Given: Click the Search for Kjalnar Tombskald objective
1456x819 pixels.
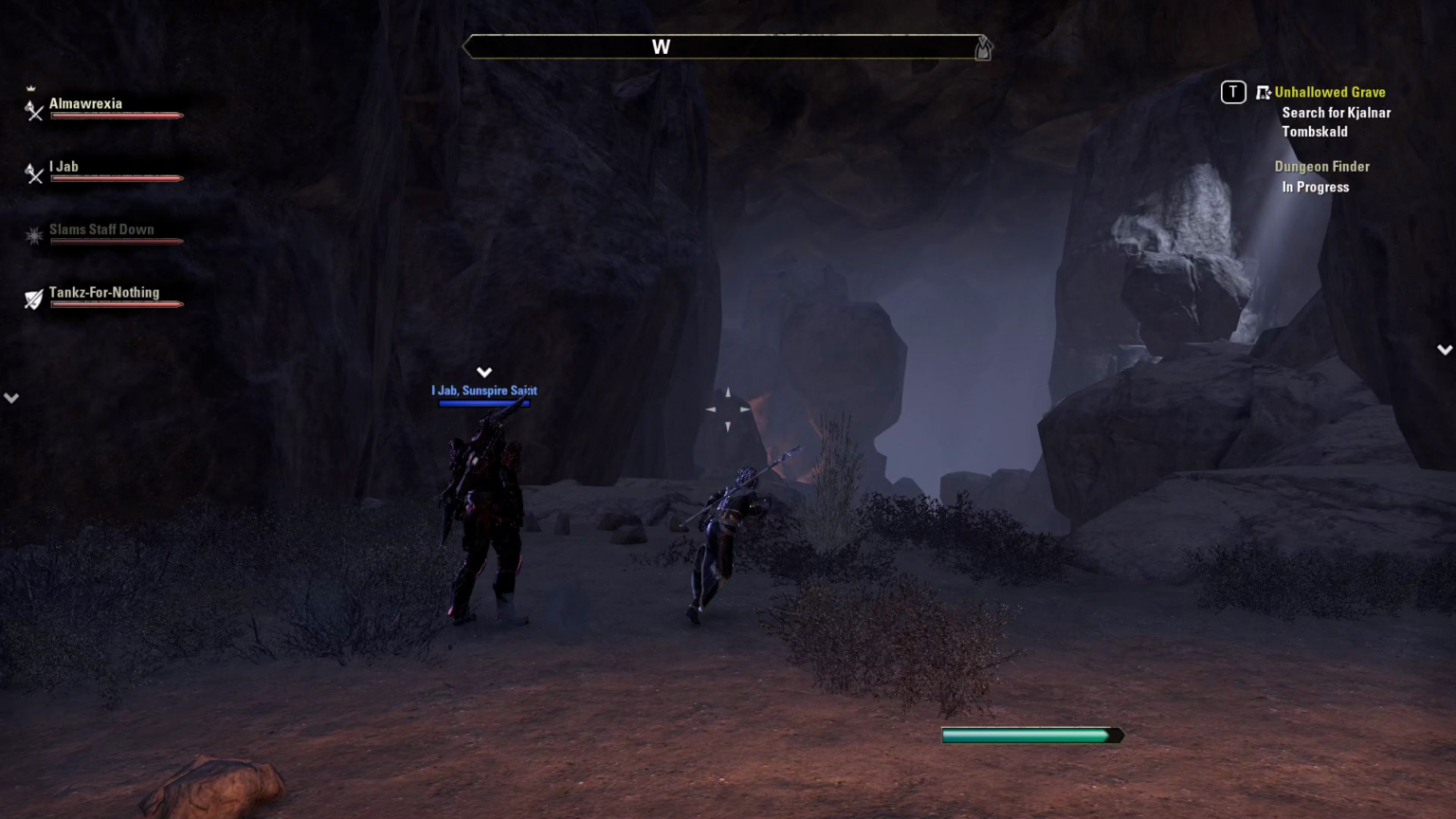Looking at the screenshot, I should click(1337, 121).
